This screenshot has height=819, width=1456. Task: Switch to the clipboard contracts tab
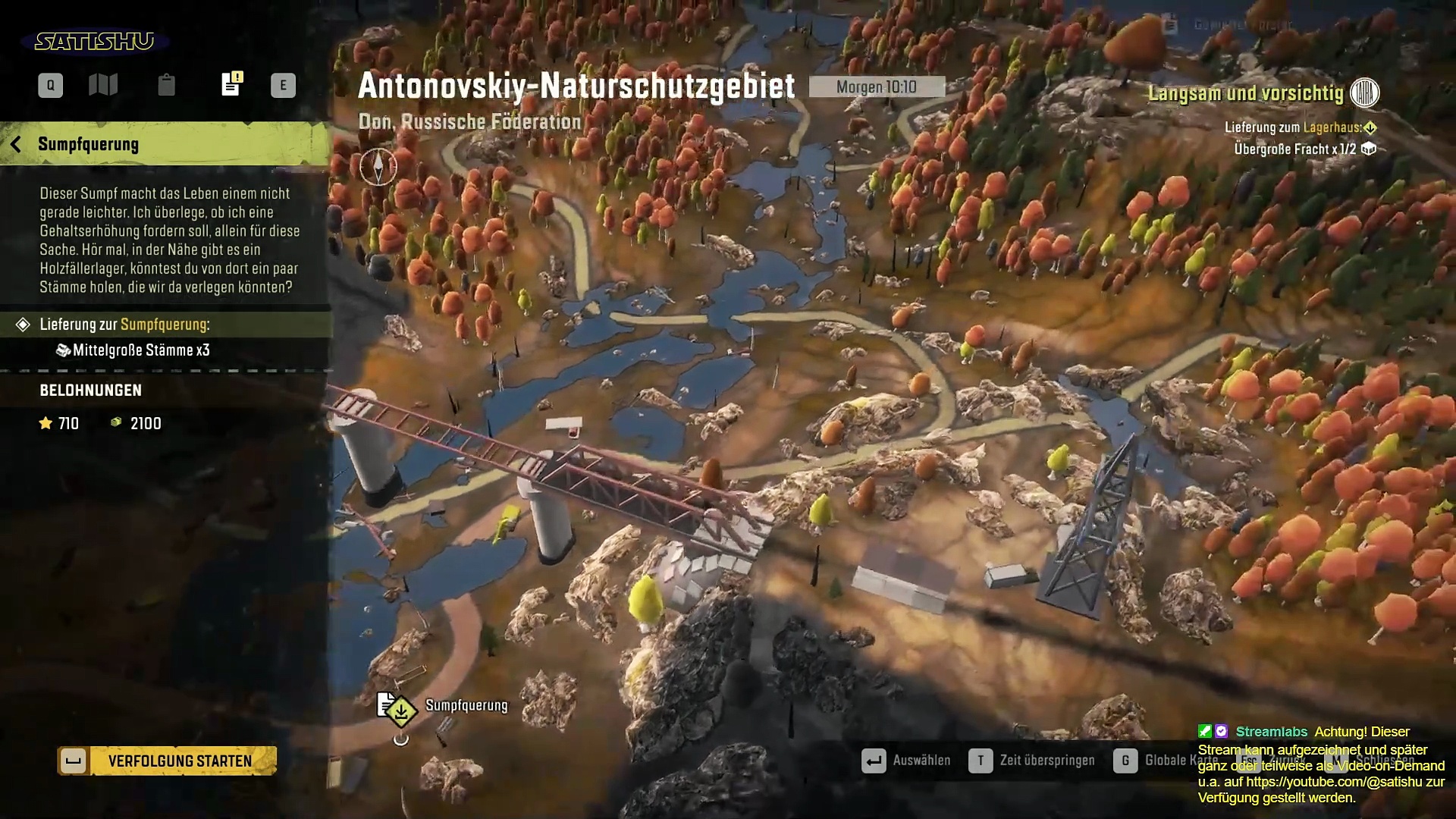(x=166, y=85)
